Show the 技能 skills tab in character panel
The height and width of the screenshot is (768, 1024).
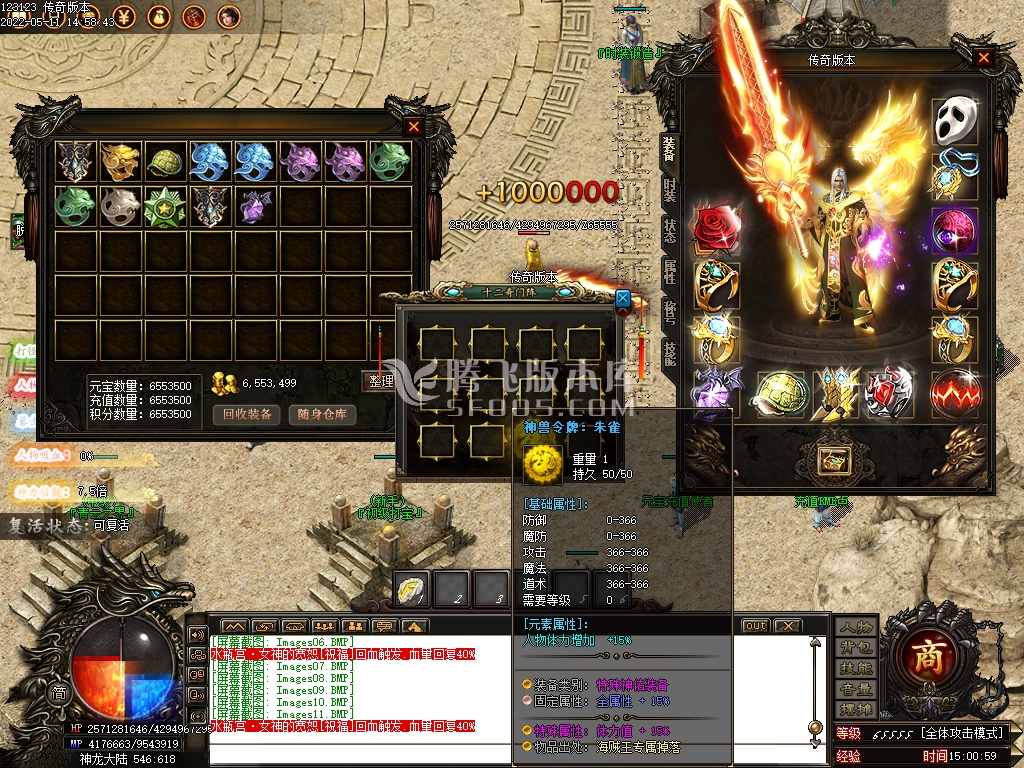[669, 351]
